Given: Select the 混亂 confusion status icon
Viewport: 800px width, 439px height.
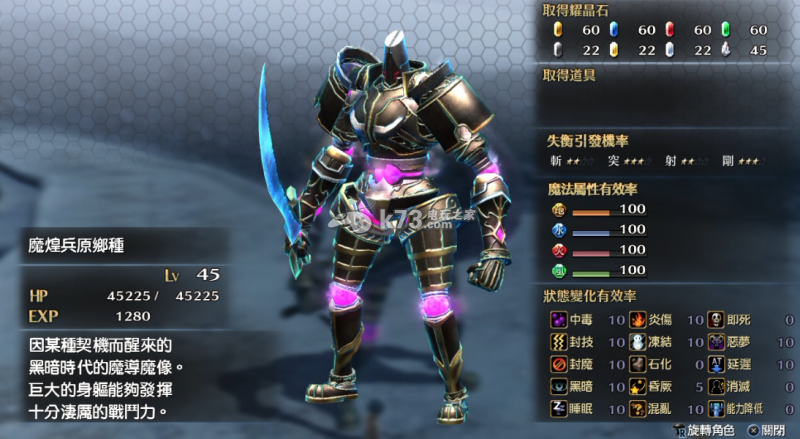Looking at the screenshot, I should 637,408.
